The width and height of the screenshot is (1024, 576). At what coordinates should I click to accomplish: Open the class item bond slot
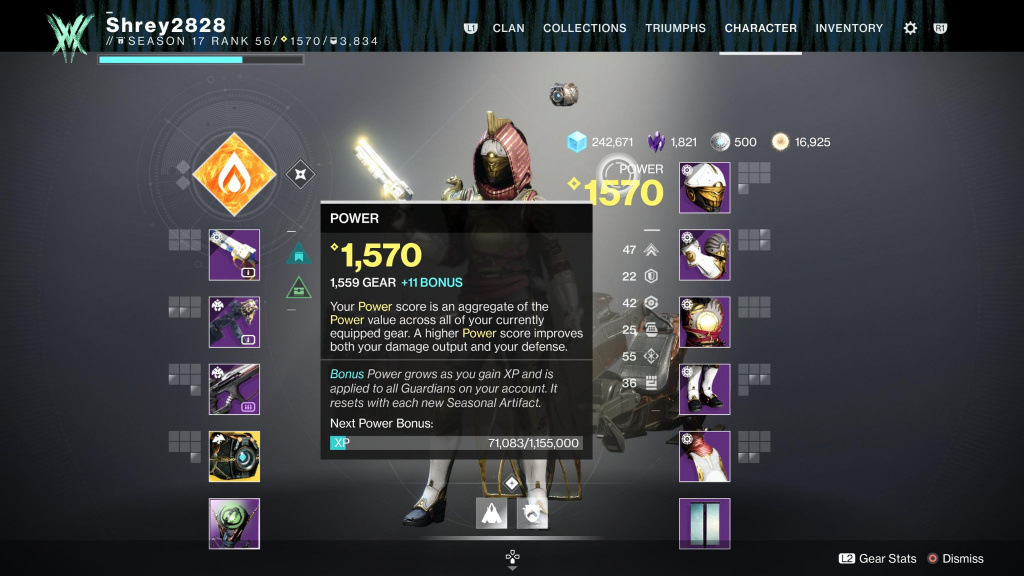pyautogui.click(x=705, y=457)
